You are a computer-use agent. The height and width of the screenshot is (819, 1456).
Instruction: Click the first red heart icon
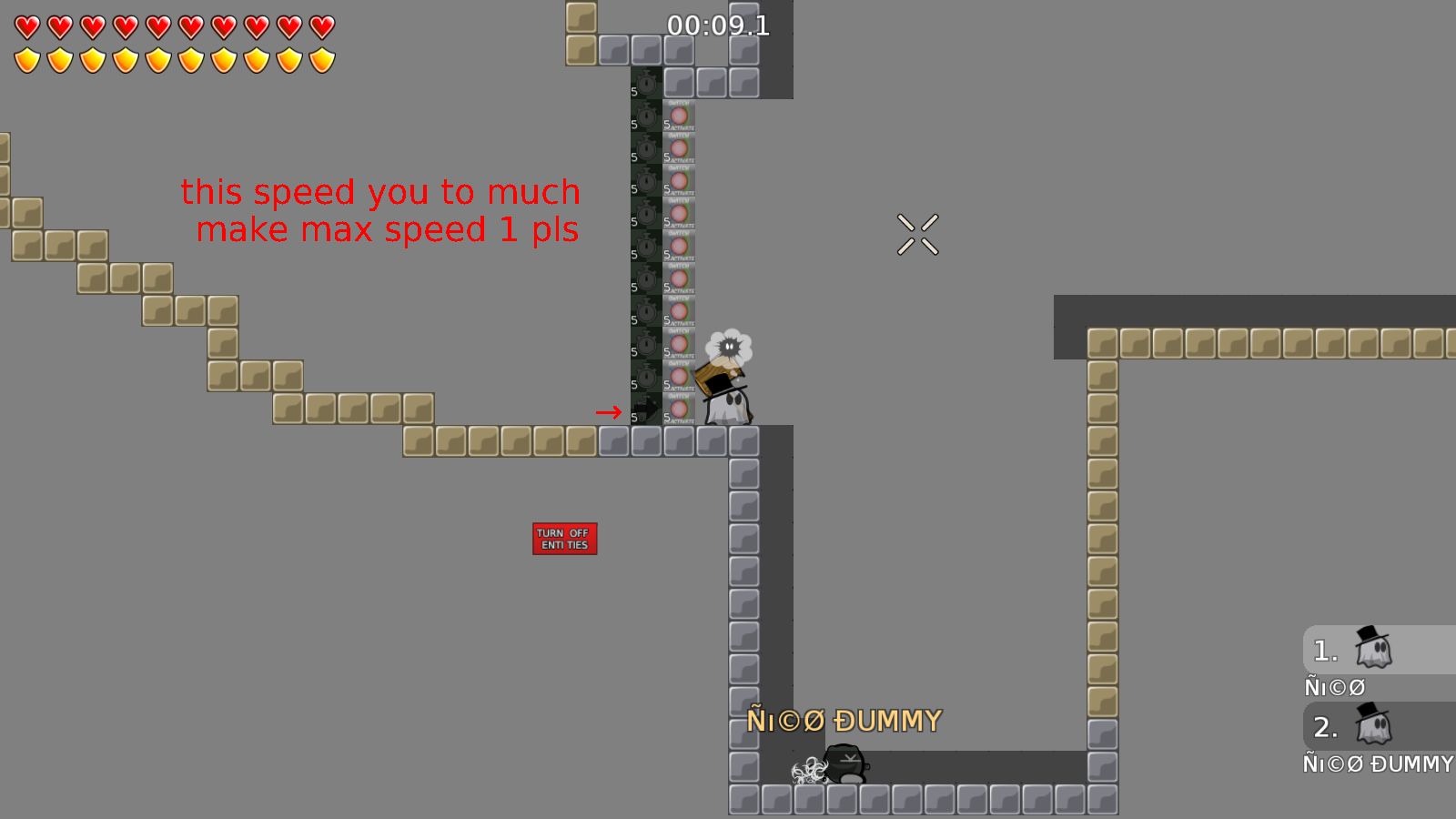click(x=26, y=25)
